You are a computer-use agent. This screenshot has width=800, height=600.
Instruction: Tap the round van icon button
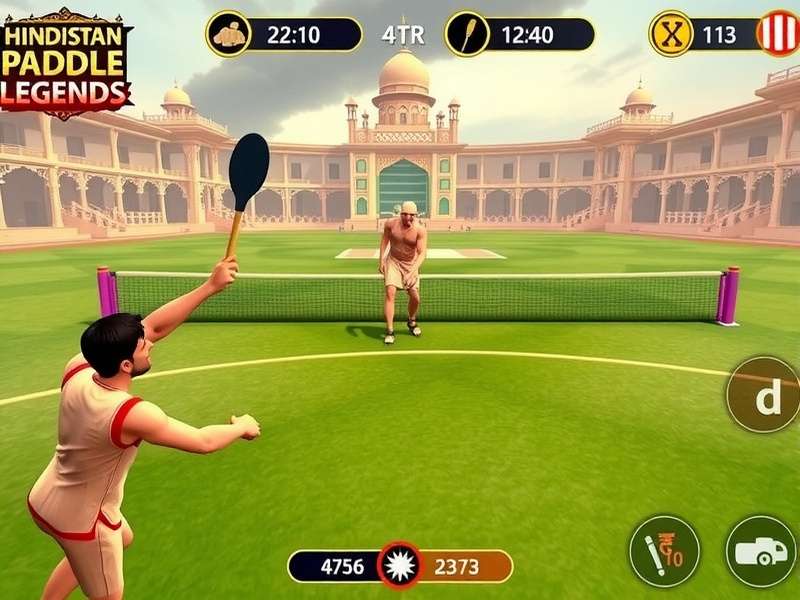pos(760,551)
